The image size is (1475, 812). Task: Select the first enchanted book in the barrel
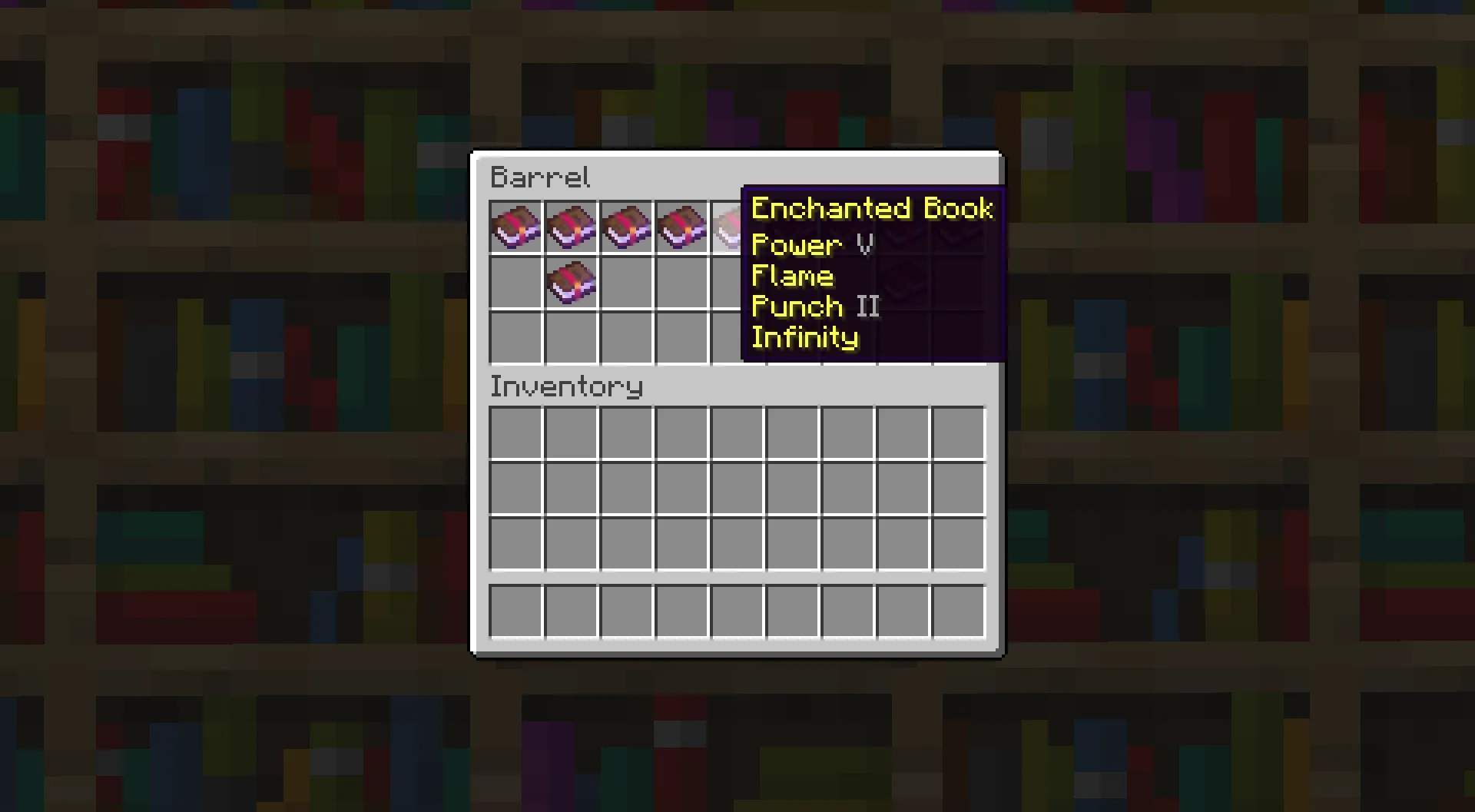tap(515, 227)
